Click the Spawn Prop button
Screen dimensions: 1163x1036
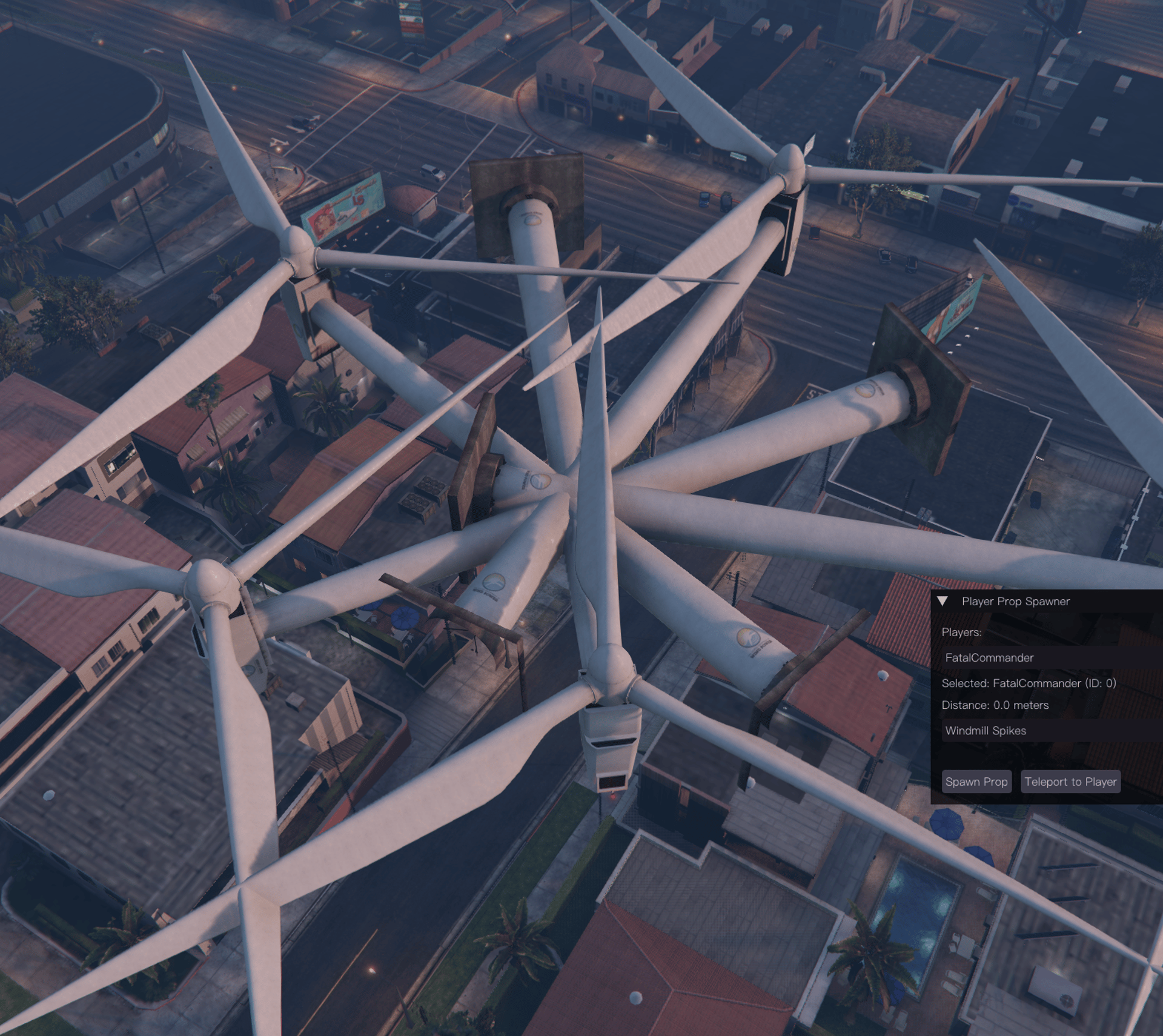coord(976,782)
